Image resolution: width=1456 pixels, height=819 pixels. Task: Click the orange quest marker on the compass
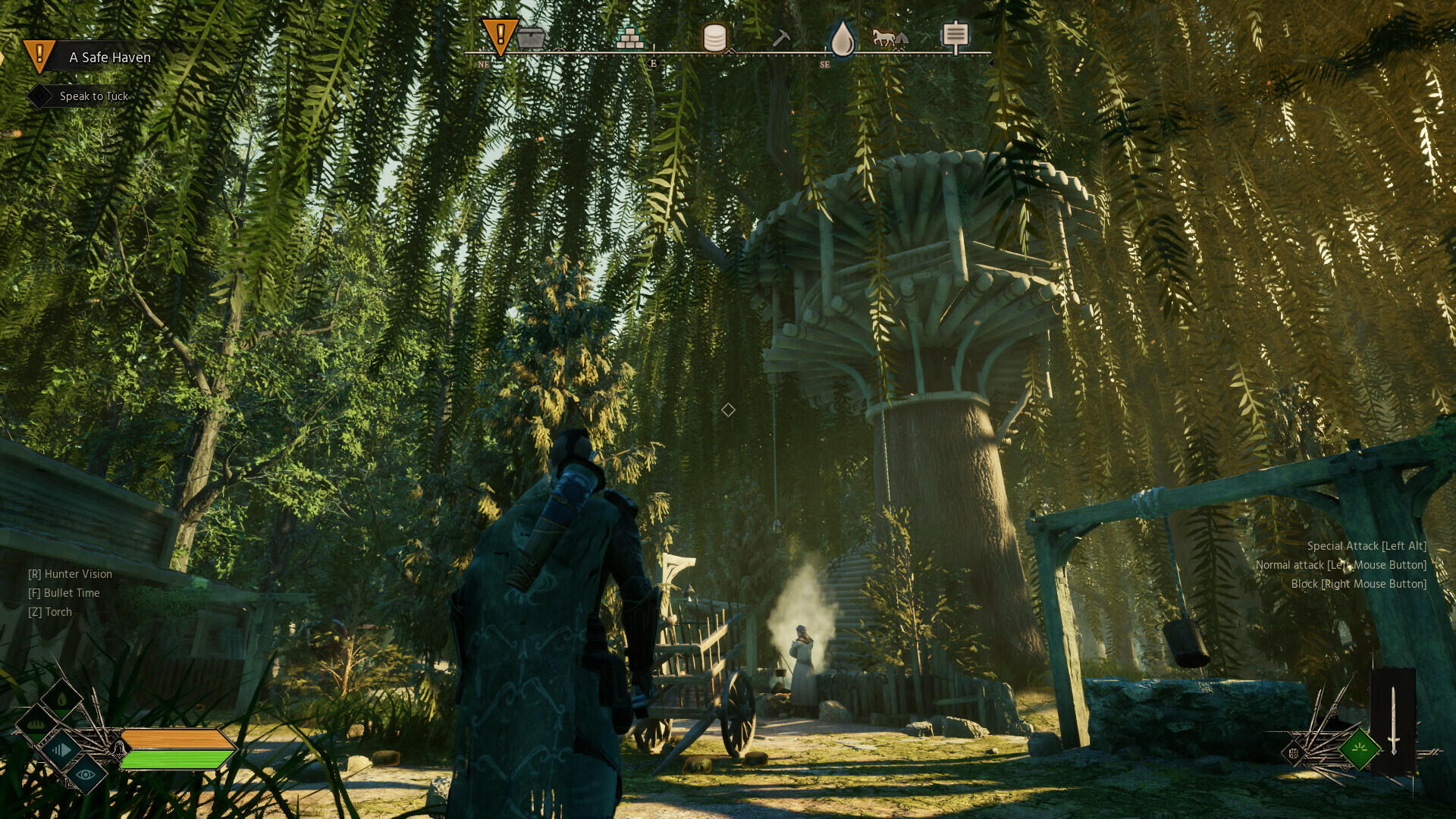(500, 33)
